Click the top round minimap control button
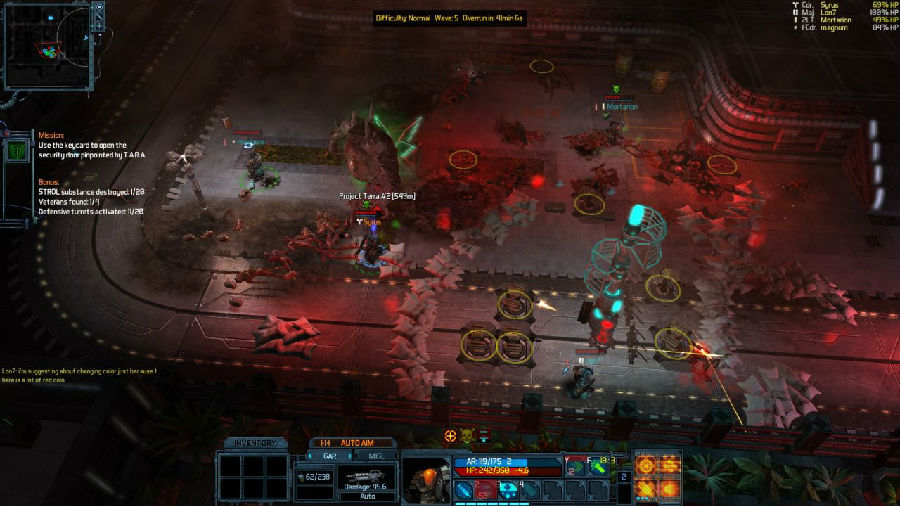Screen dimensions: 900x506 coord(99,7)
